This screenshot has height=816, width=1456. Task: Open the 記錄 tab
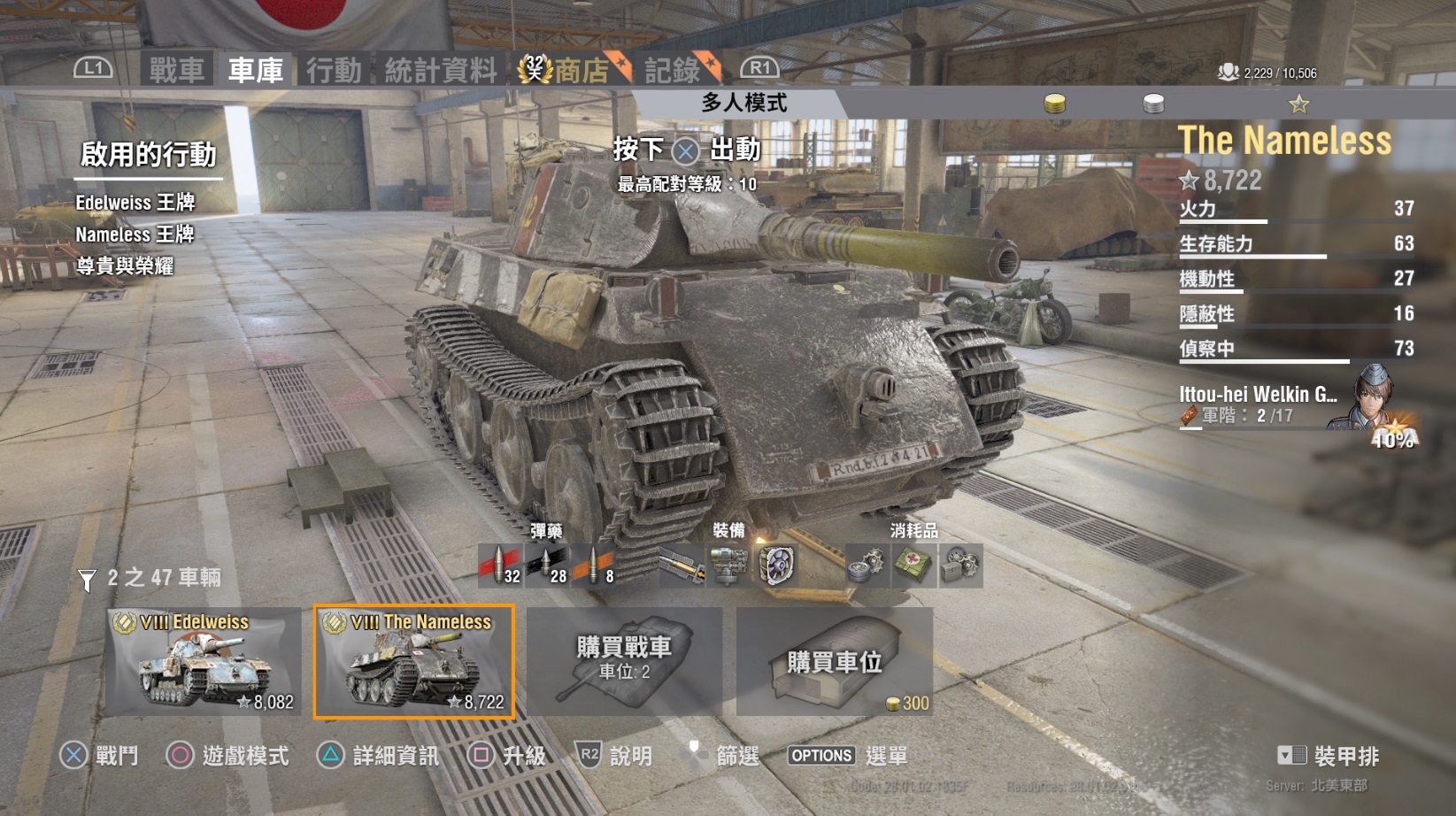coord(674,70)
